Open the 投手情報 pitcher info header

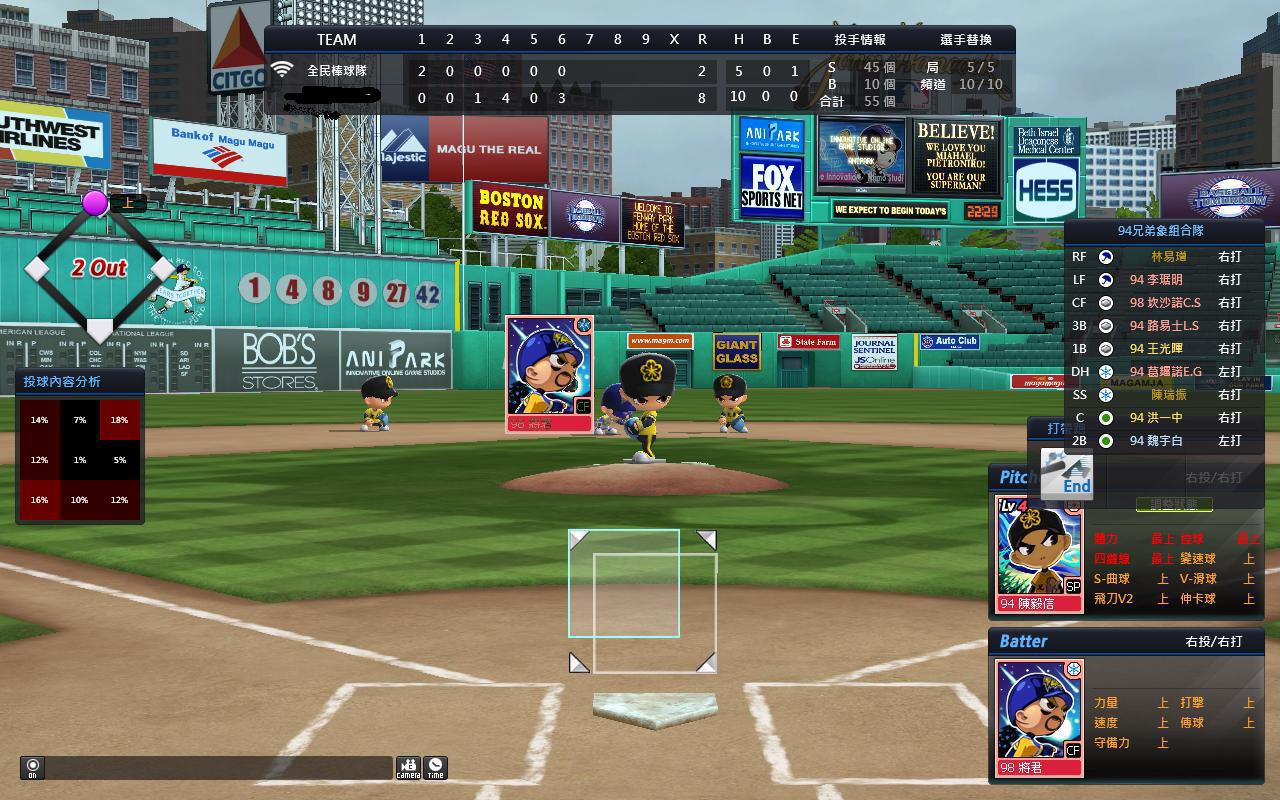tap(860, 40)
